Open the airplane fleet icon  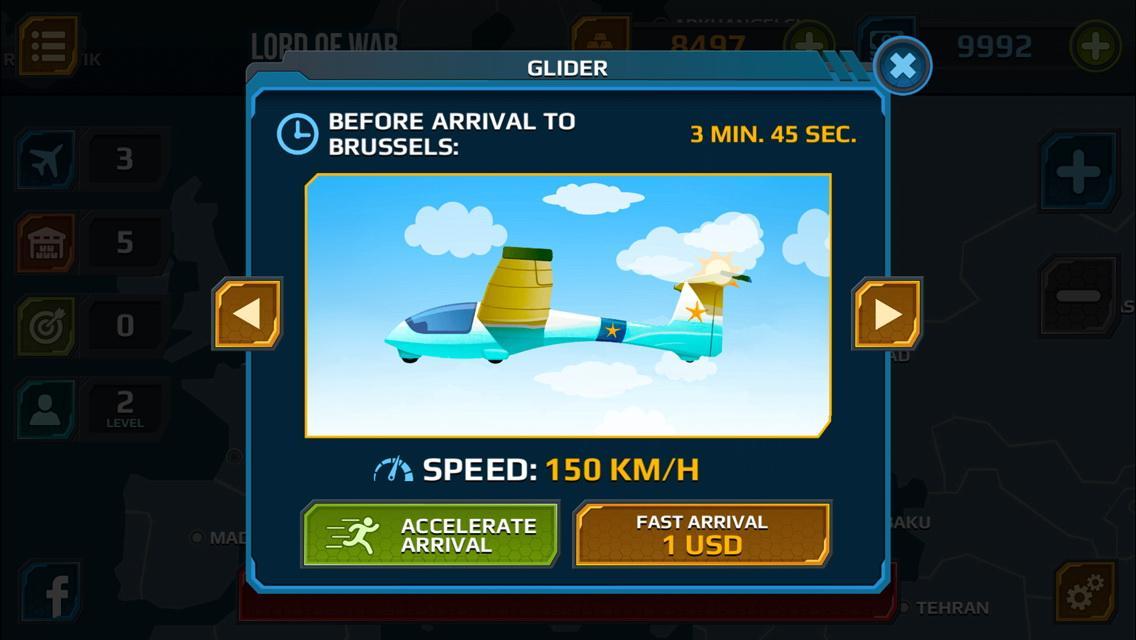(47, 160)
